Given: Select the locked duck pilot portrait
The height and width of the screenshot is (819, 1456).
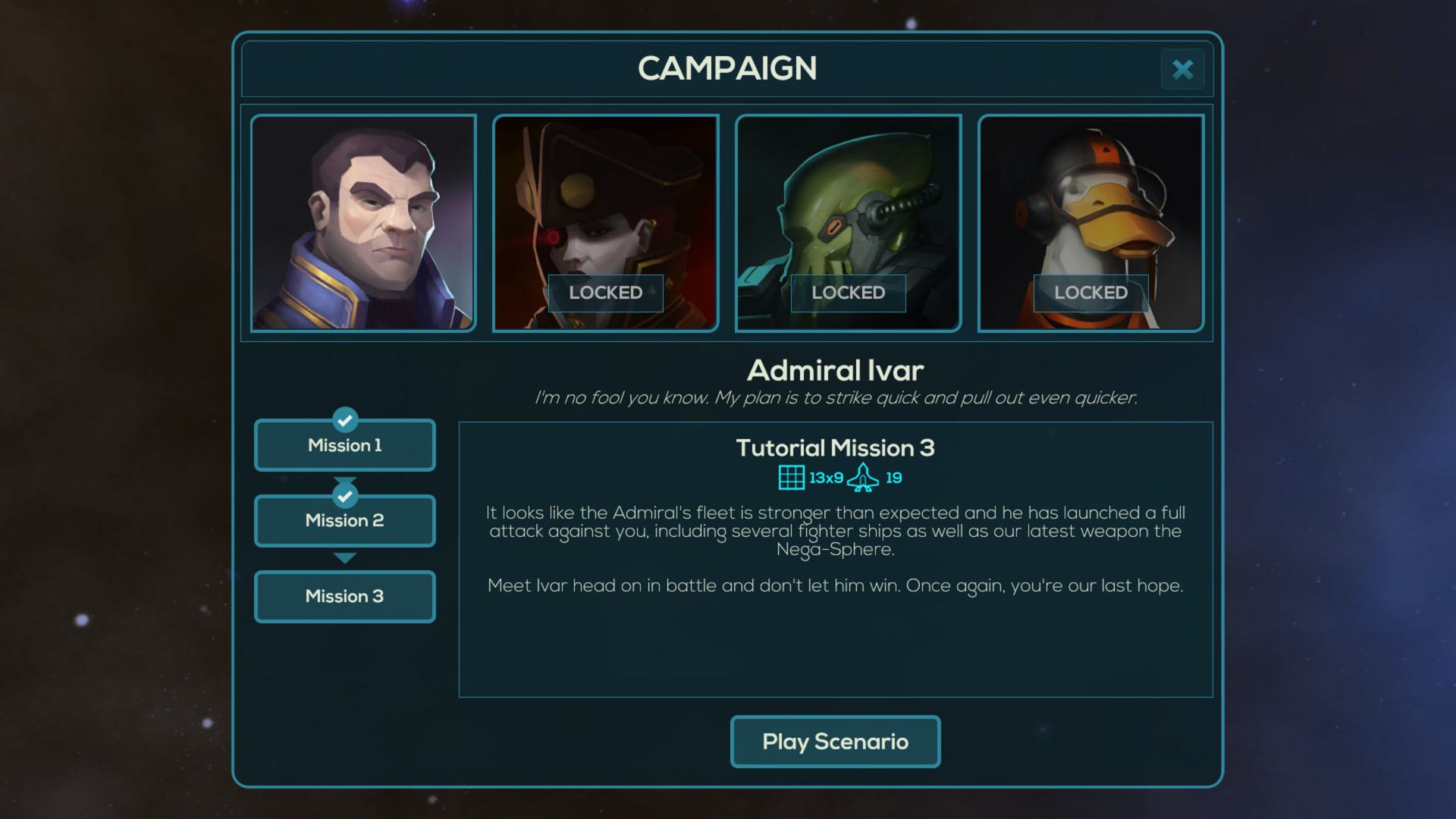Looking at the screenshot, I should 1090,223.
